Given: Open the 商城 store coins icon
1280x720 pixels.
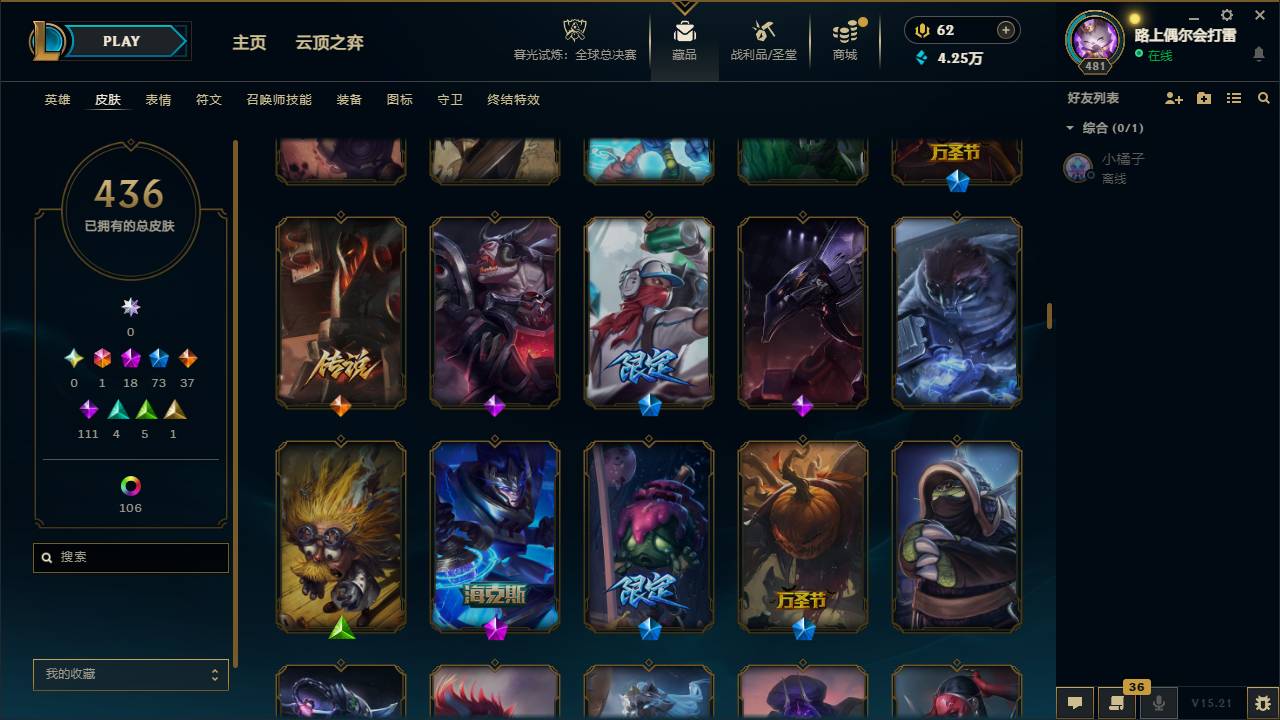Looking at the screenshot, I should pyautogui.click(x=844, y=31).
